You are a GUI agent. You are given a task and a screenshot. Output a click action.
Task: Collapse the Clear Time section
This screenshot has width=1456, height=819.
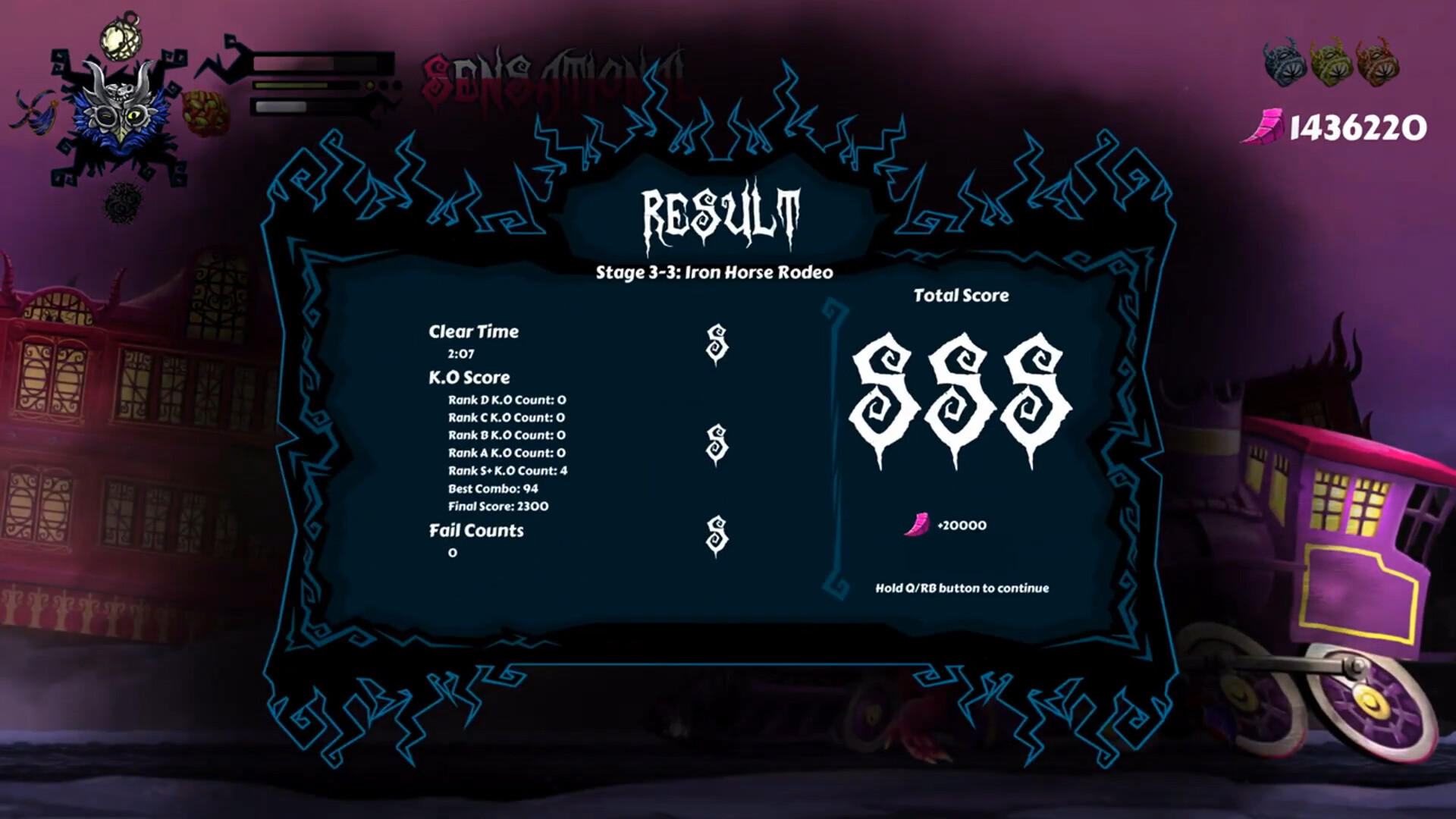[473, 331]
